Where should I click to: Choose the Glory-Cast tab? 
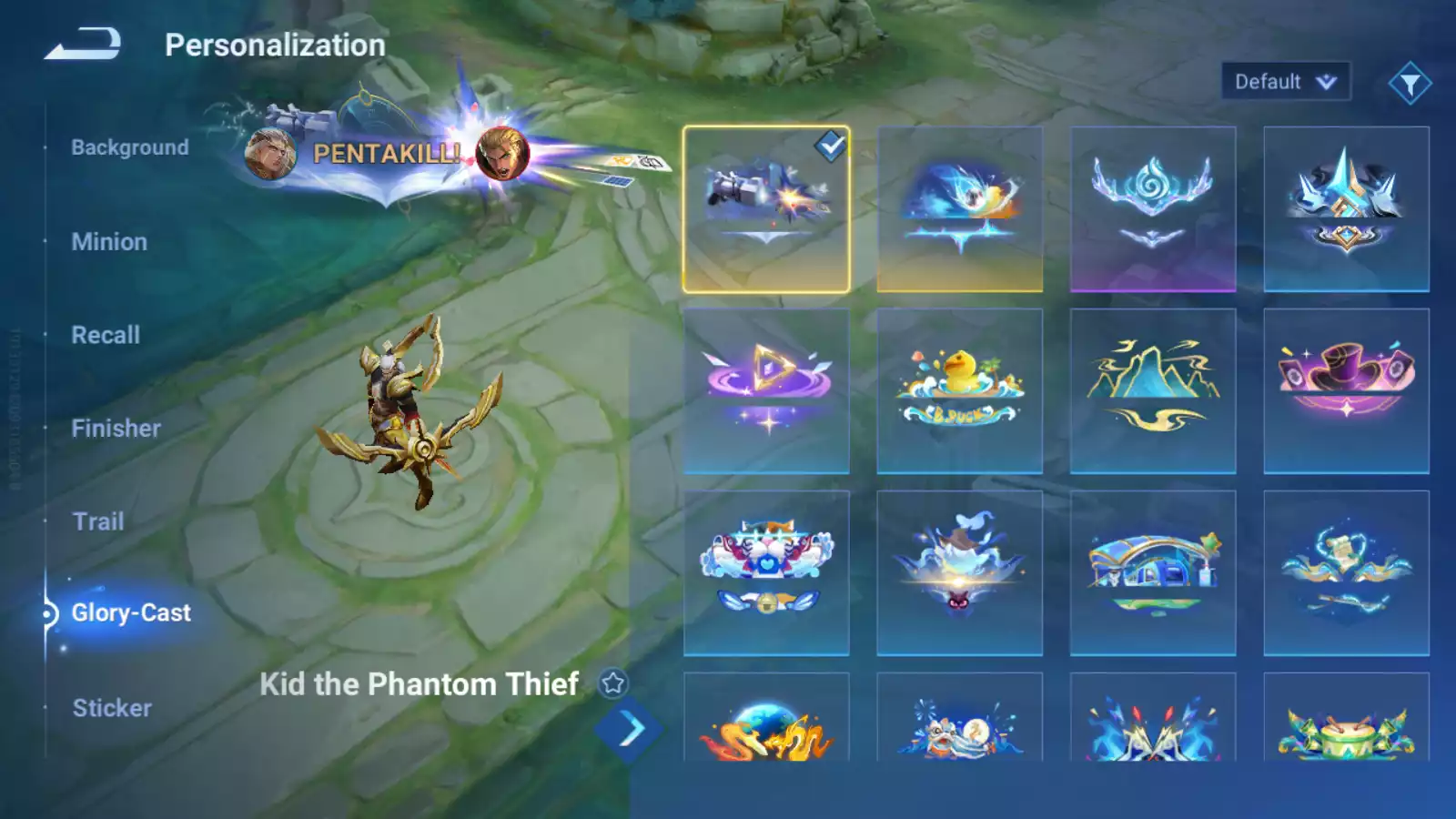tap(131, 613)
